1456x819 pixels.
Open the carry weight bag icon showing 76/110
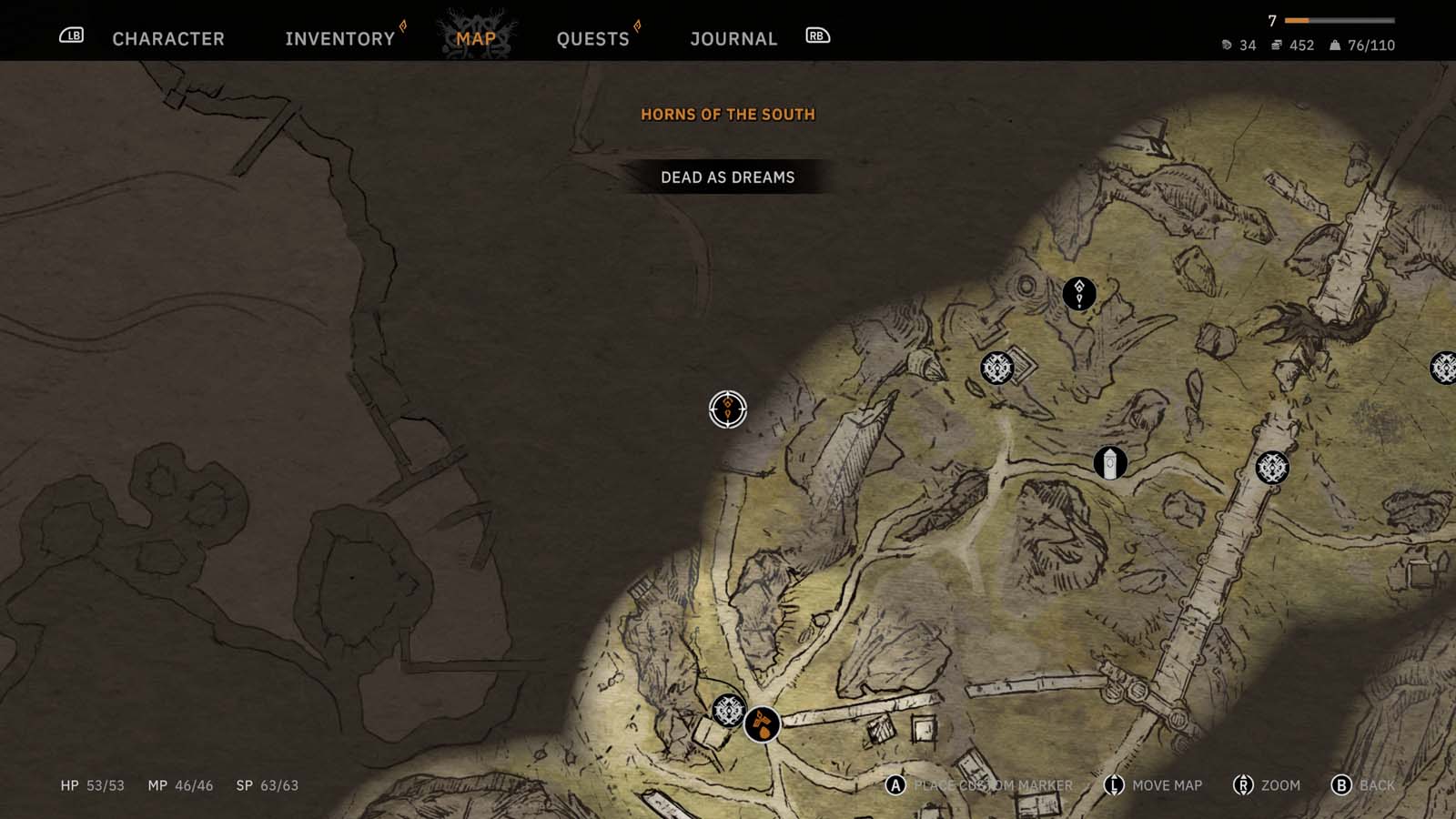click(x=1334, y=43)
